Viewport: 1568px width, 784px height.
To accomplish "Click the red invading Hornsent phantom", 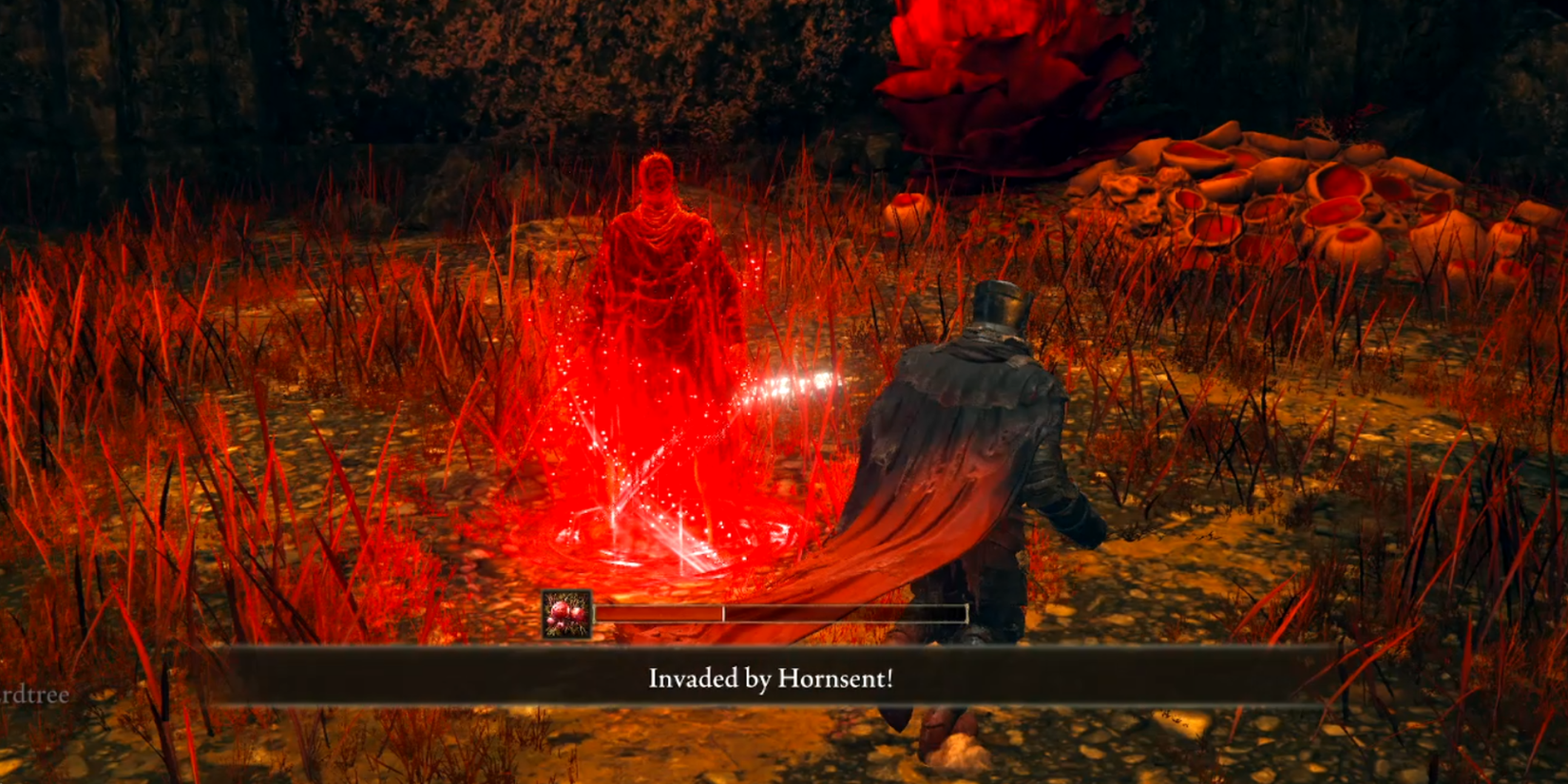I will click(656, 285).
